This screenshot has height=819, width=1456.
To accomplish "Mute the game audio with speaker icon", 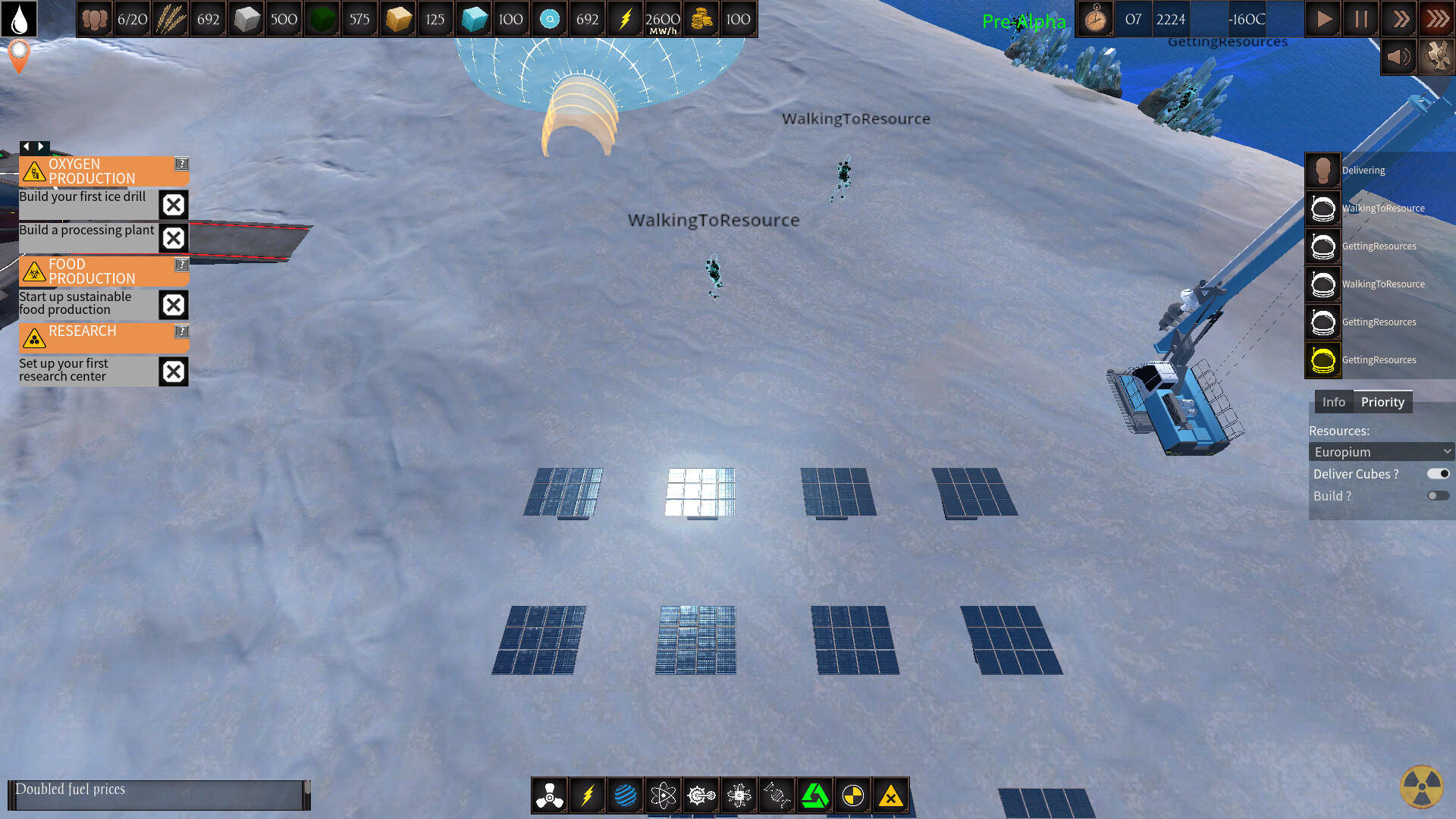I will [1398, 56].
